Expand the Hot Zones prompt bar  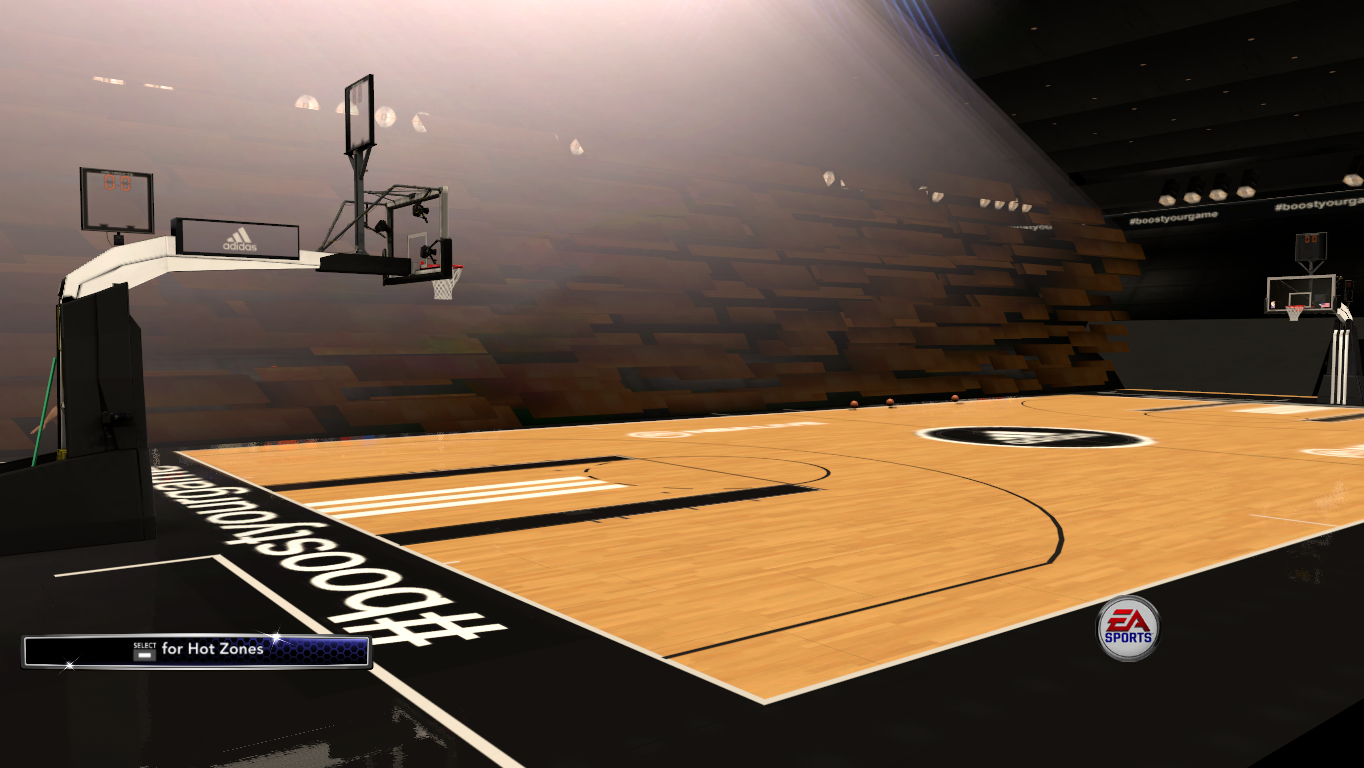click(195, 648)
